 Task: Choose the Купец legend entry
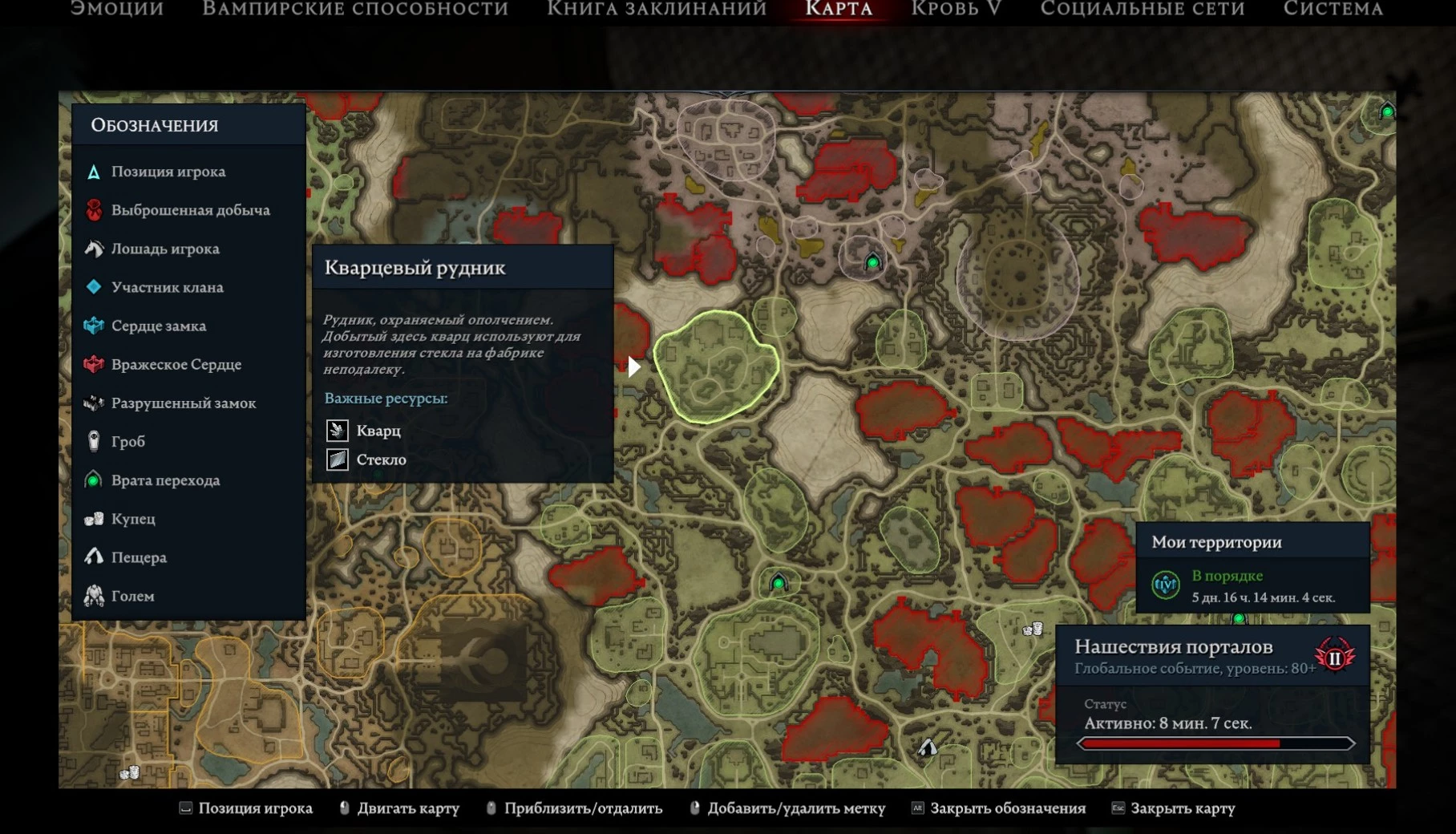(133, 519)
